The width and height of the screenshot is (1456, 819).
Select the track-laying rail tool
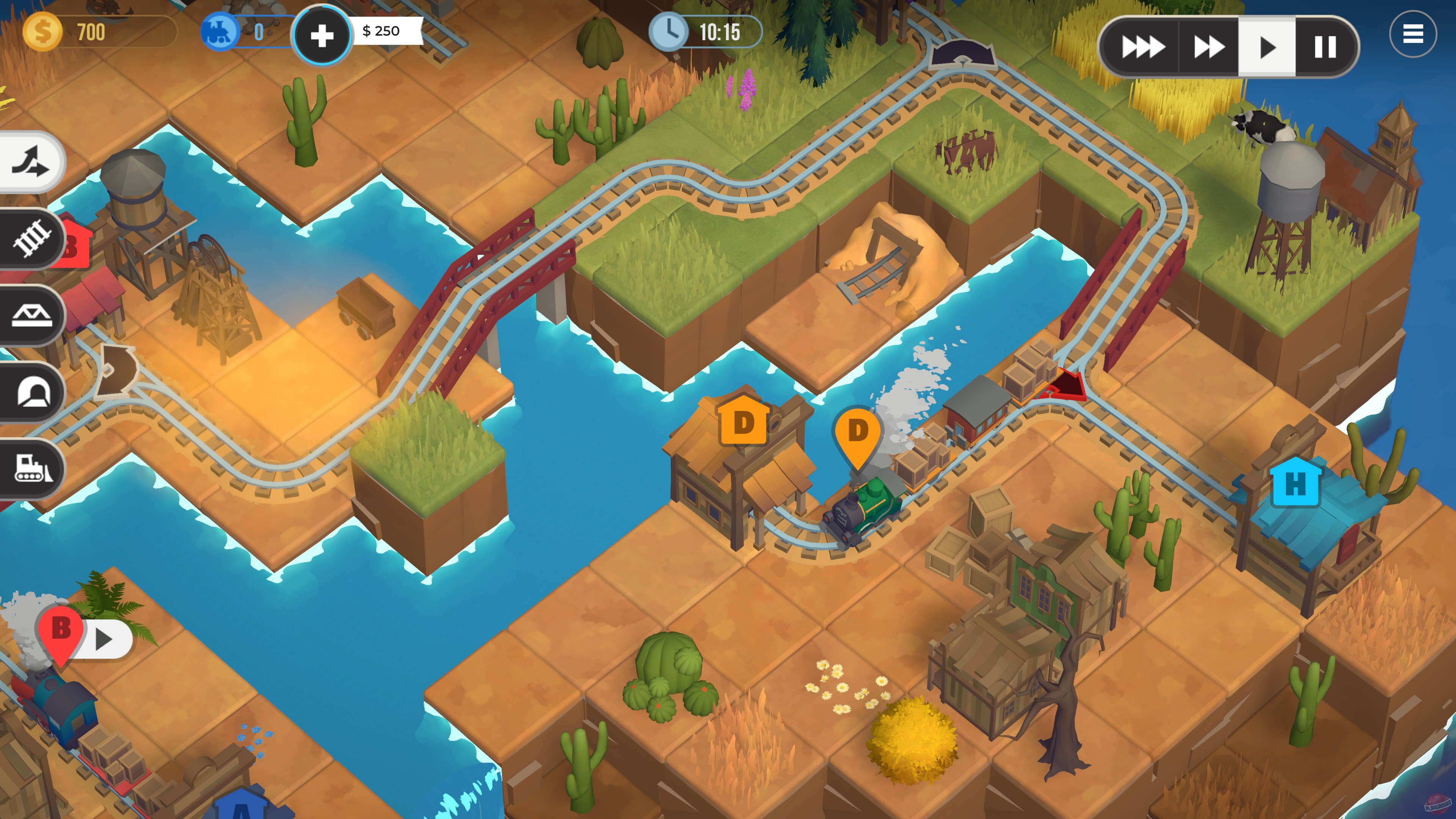tap(31, 237)
